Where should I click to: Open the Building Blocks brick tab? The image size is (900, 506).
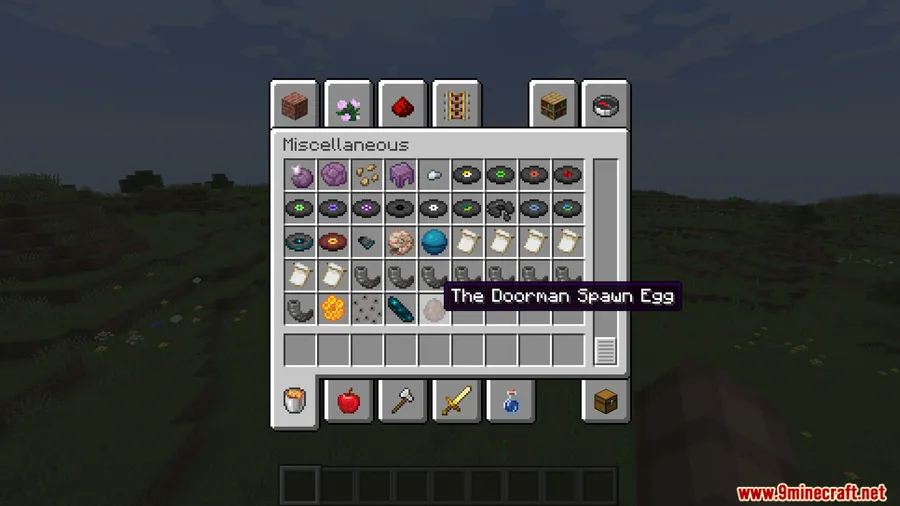click(295, 105)
